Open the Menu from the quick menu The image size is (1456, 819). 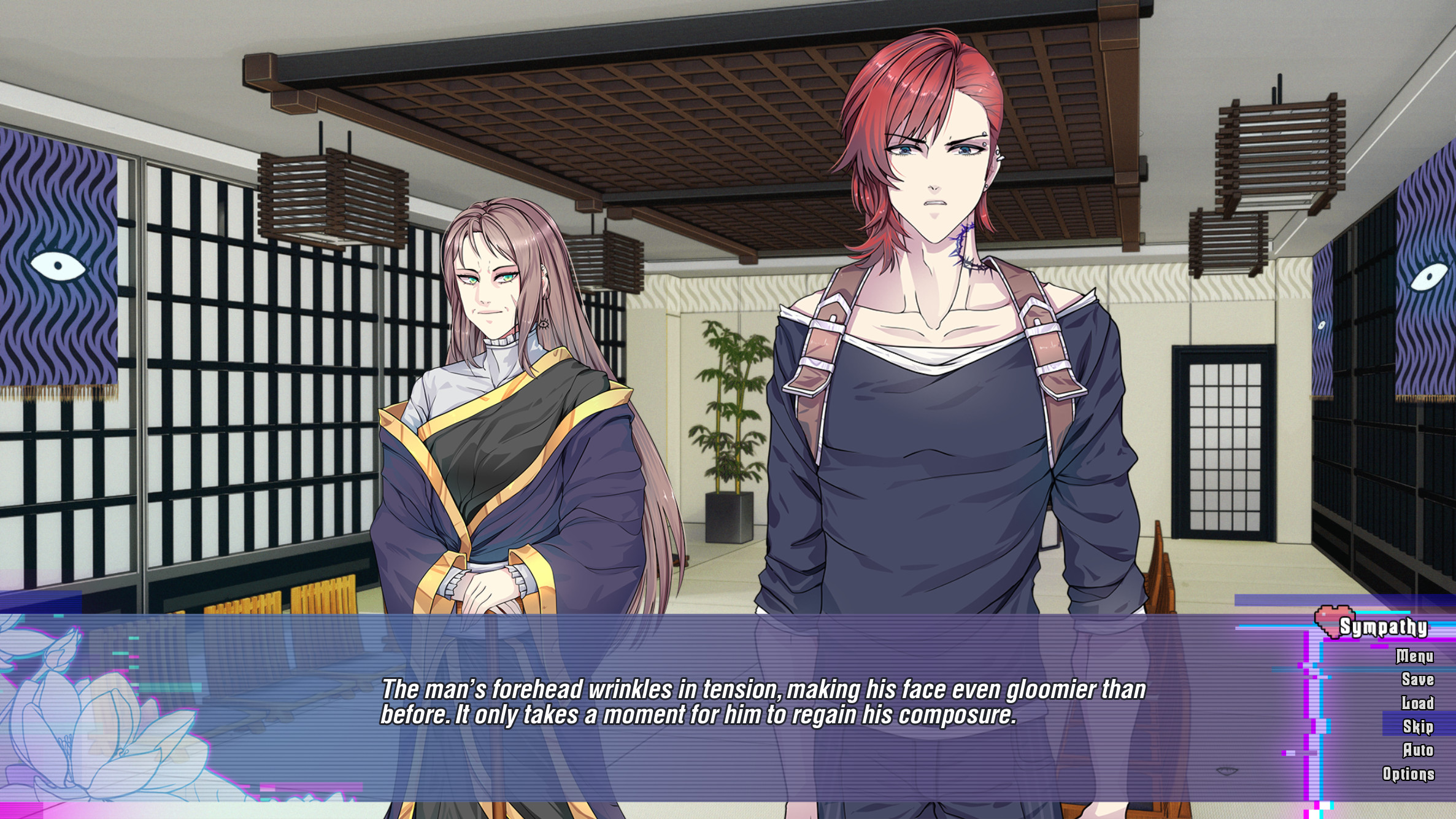pyautogui.click(x=1414, y=656)
